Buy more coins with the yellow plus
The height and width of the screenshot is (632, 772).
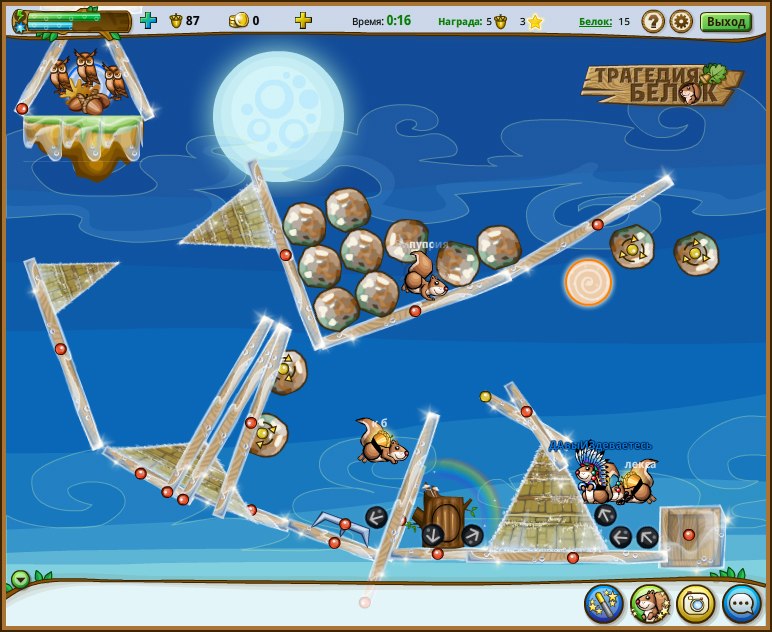click(303, 20)
